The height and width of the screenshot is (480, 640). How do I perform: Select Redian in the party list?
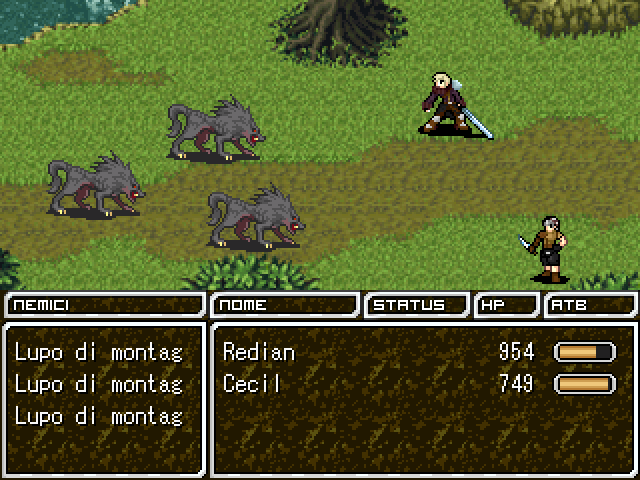click(259, 352)
